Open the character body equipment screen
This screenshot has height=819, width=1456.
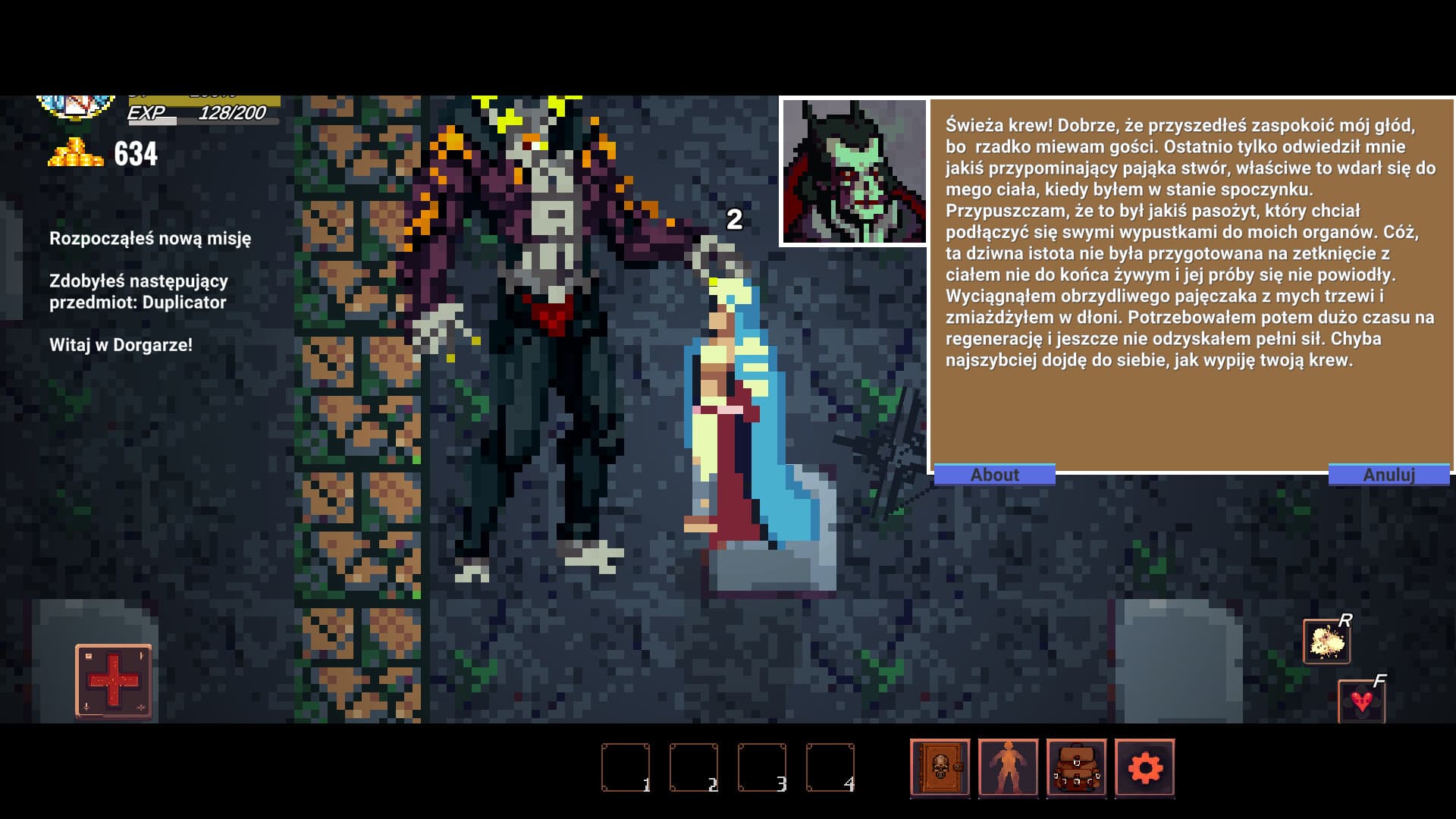coord(1009,769)
